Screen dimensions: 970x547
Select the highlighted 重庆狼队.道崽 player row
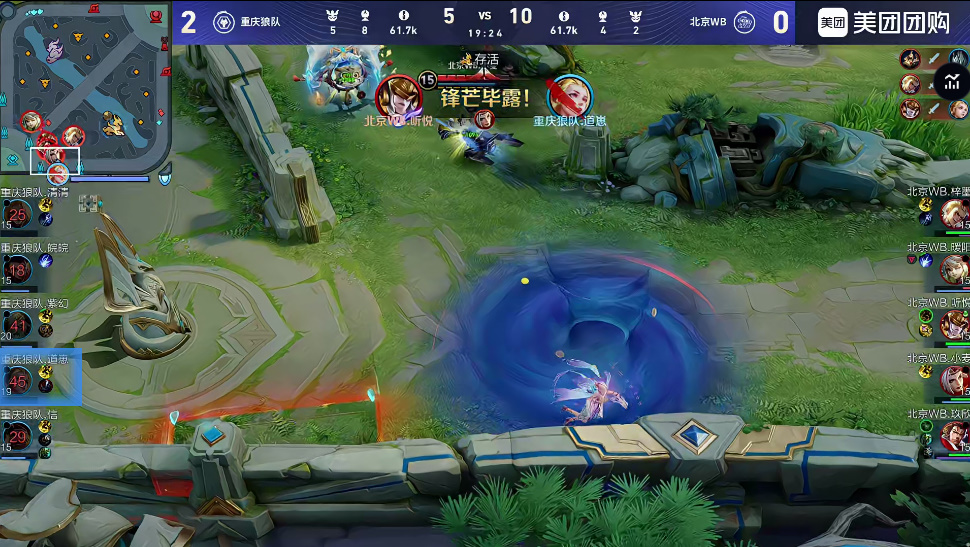(38, 380)
